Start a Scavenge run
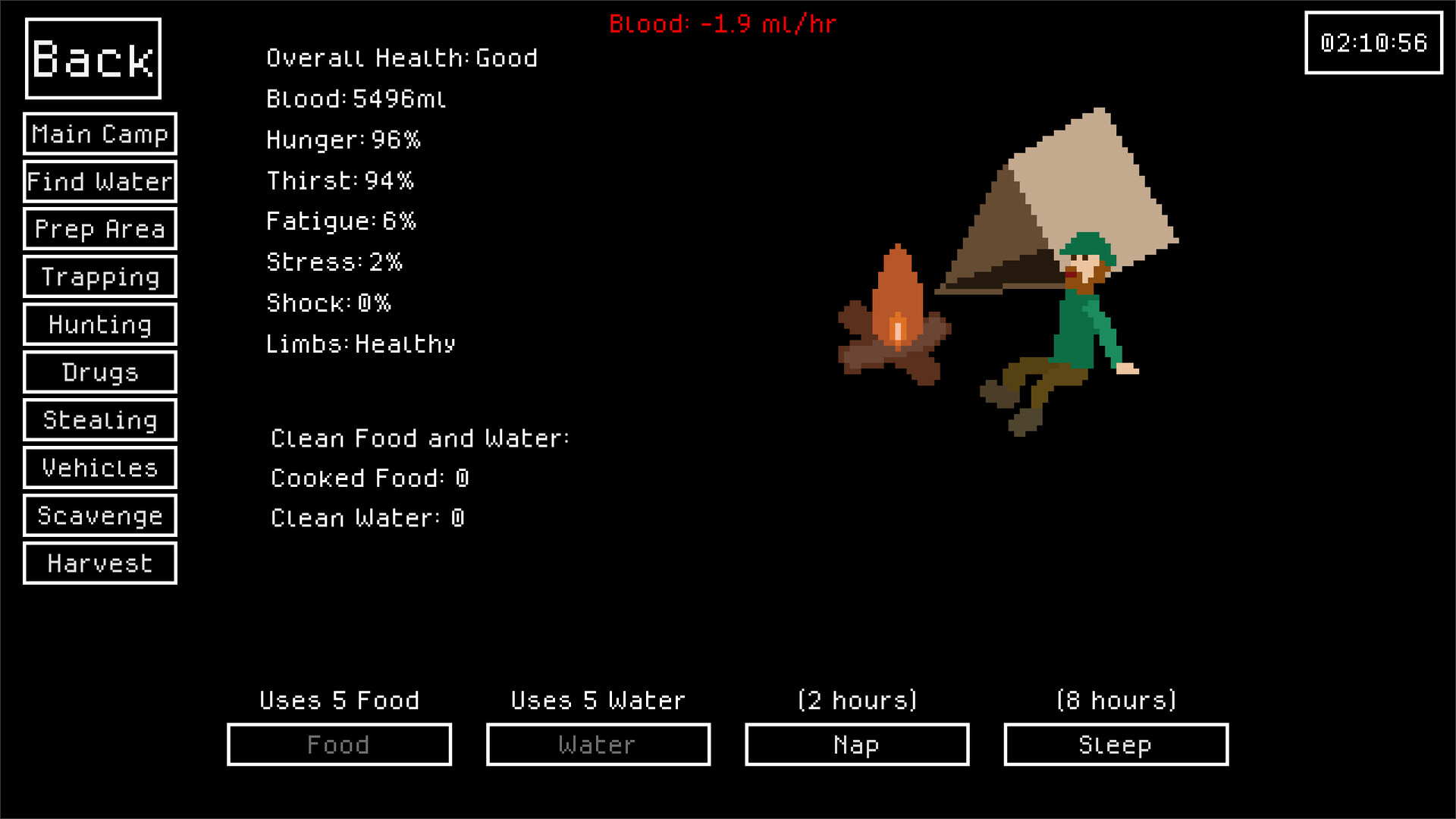1456x819 pixels. (x=99, y=516)
